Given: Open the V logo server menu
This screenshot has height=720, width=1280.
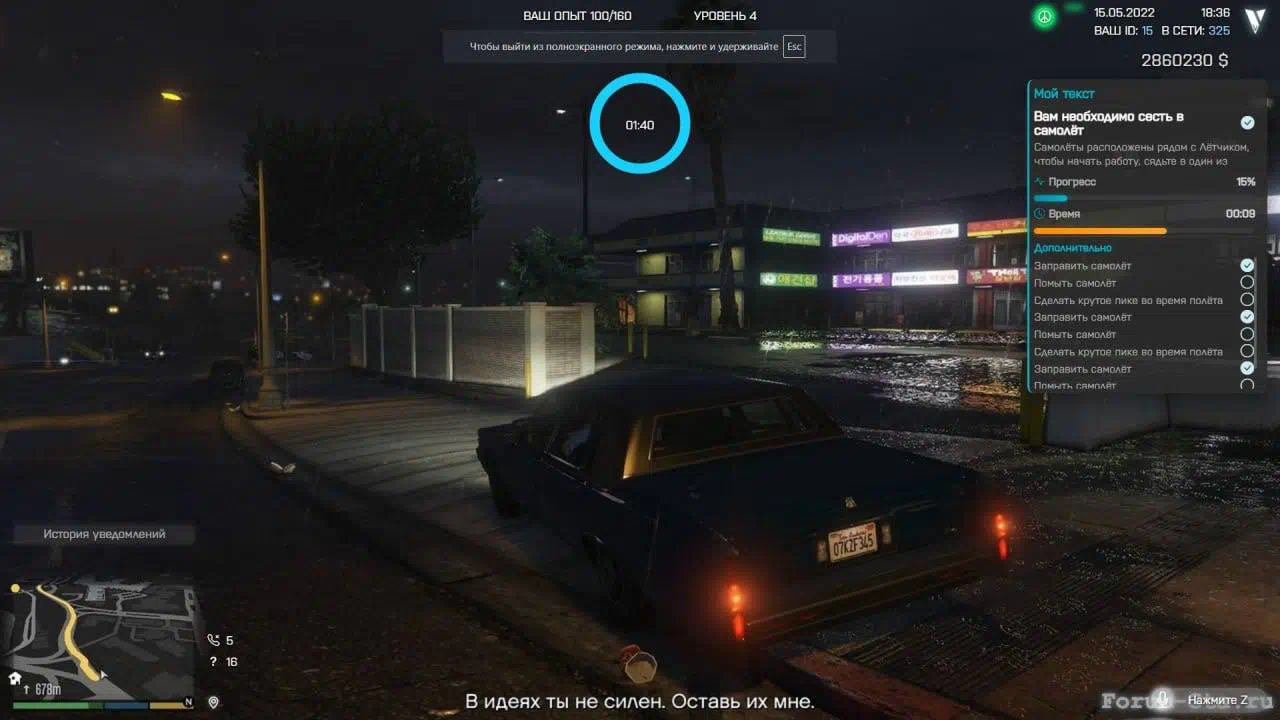Looking at the screenshot, I should (x=1255, y=20).
